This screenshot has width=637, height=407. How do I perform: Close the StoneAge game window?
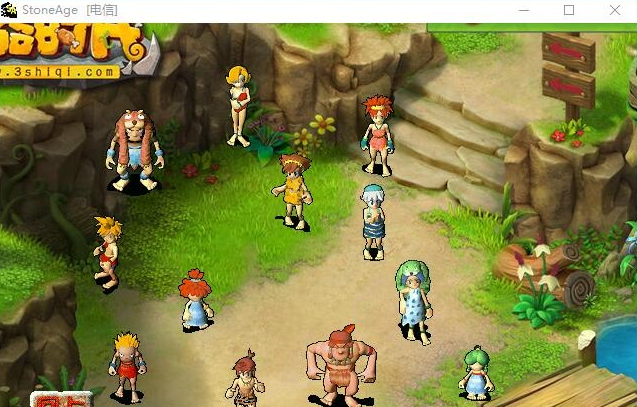click(614, 10)
